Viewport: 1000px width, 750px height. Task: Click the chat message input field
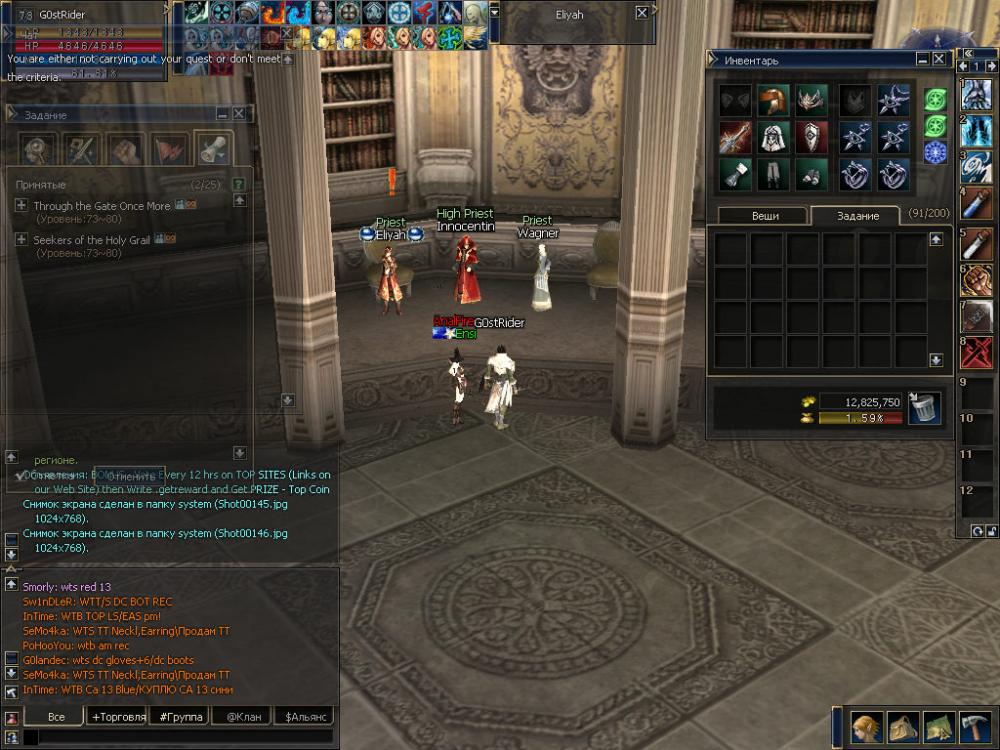(180, 738)
